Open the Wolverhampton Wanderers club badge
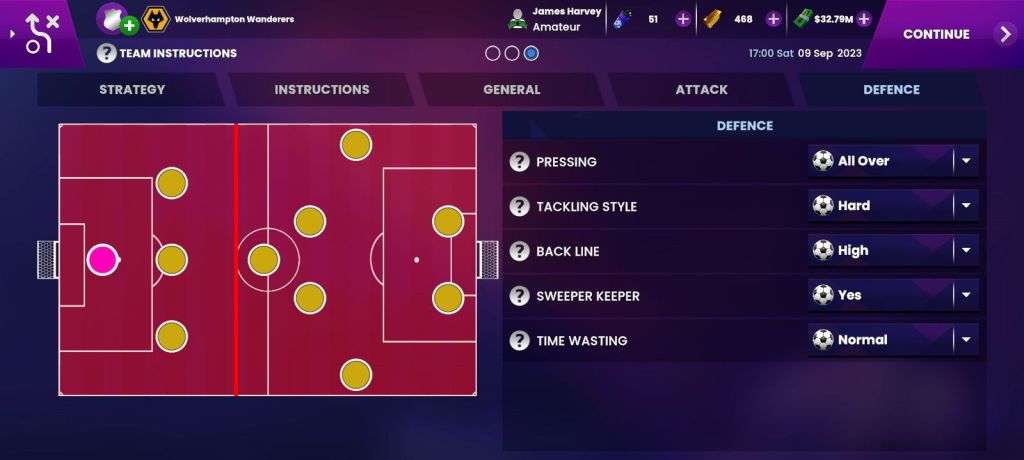Image resolution: width=1024 pixels, height=460 pixels. (155, 19)
